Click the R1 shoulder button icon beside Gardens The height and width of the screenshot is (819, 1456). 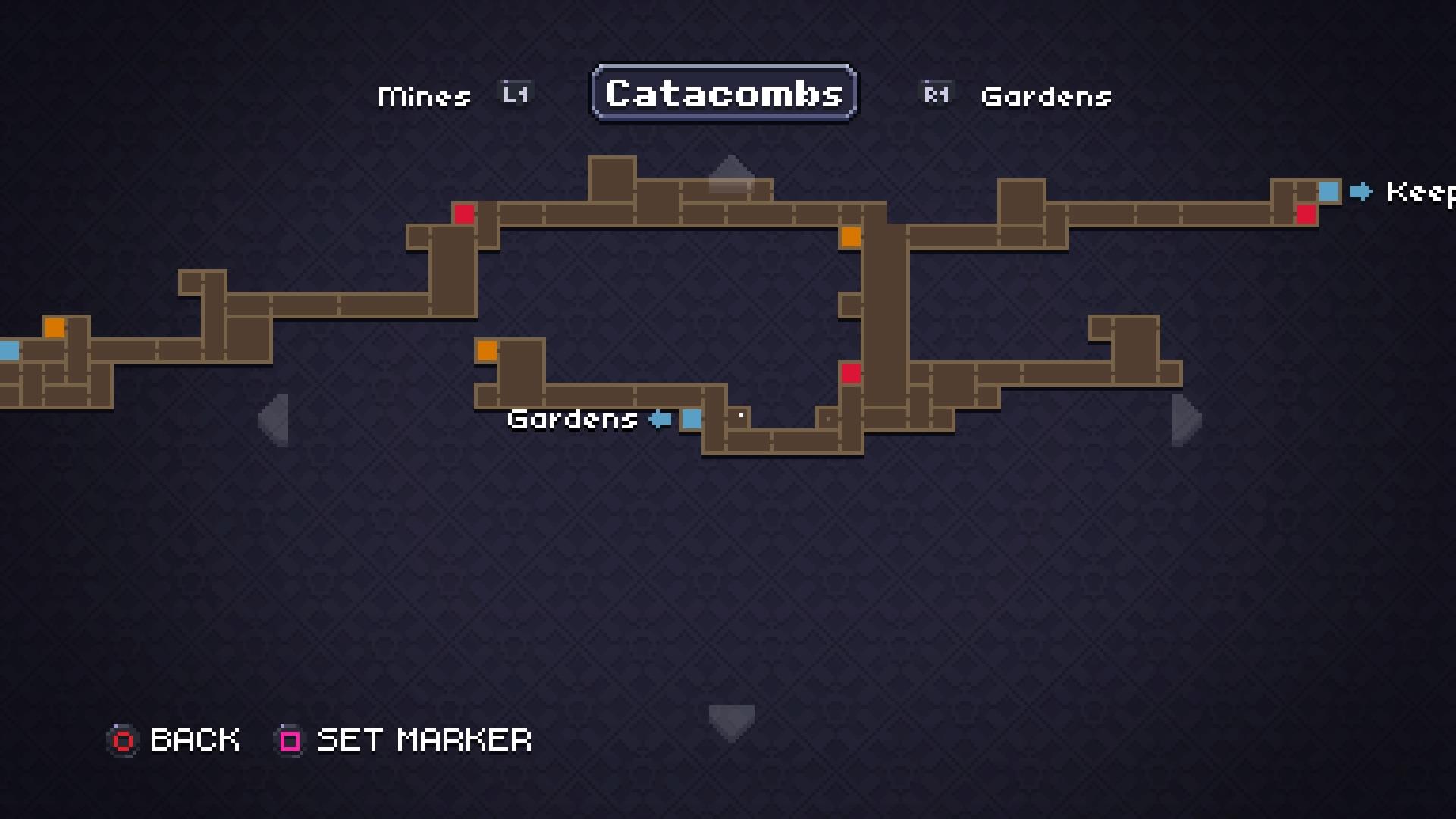coord(935,94)
